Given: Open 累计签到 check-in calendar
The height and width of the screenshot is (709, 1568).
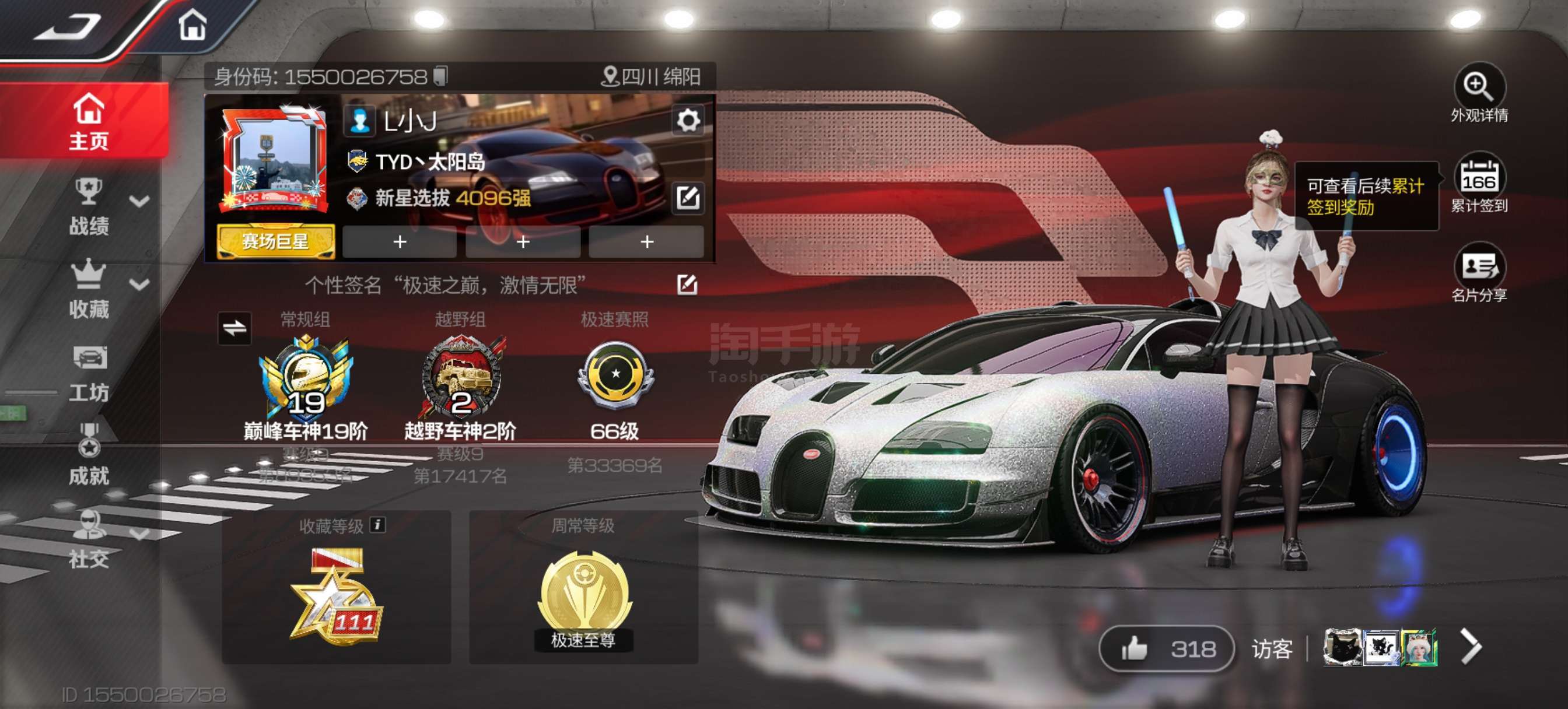Looking at the screenshot, I should point(1479,178).
